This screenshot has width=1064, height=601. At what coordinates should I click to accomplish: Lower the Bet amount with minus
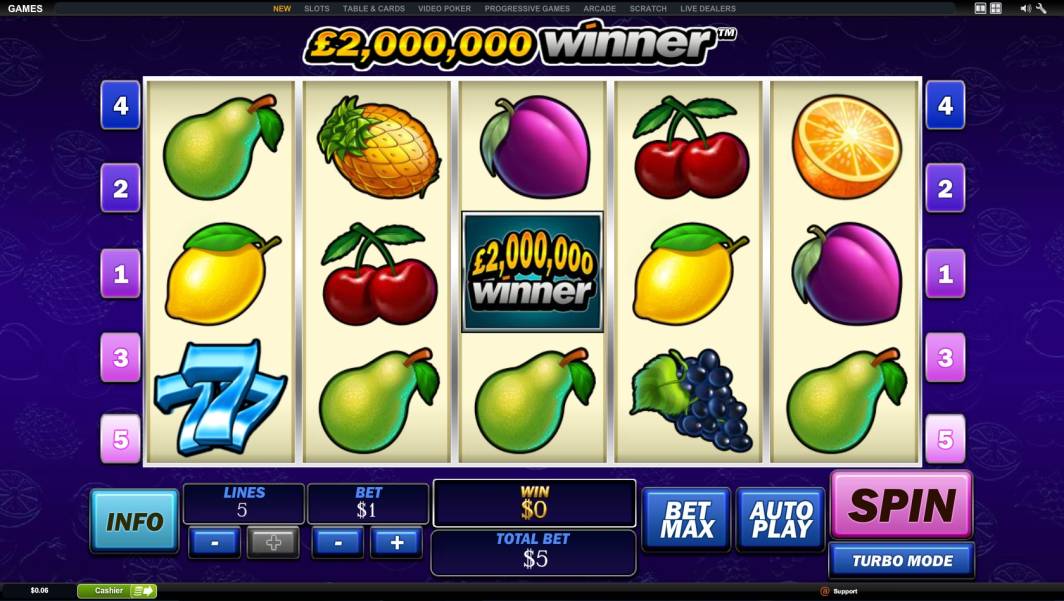(x=339, y=543)
